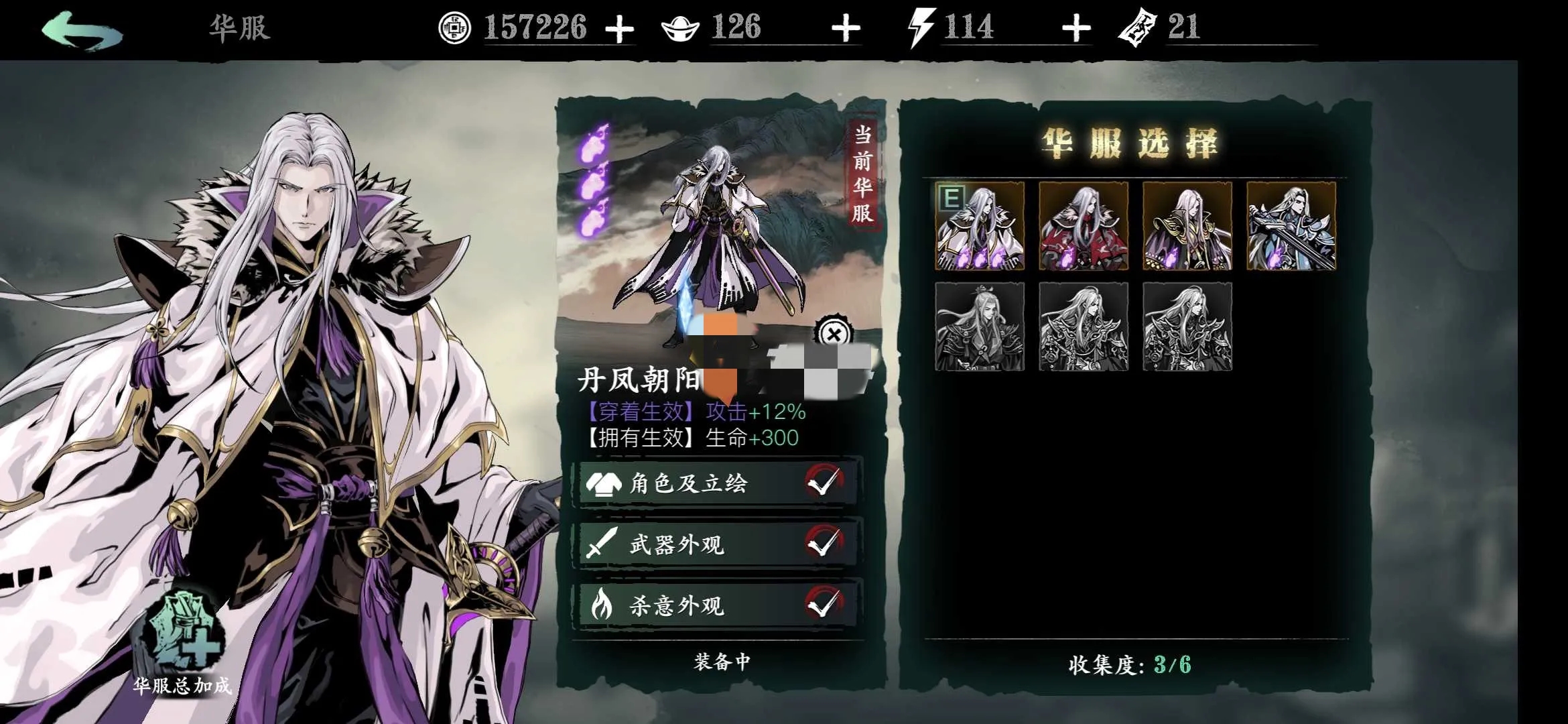Viewport: 1568px width, 724px height.
Task: Add more lightning energy
Action: pyautogui.click(x=1076, y=29)
